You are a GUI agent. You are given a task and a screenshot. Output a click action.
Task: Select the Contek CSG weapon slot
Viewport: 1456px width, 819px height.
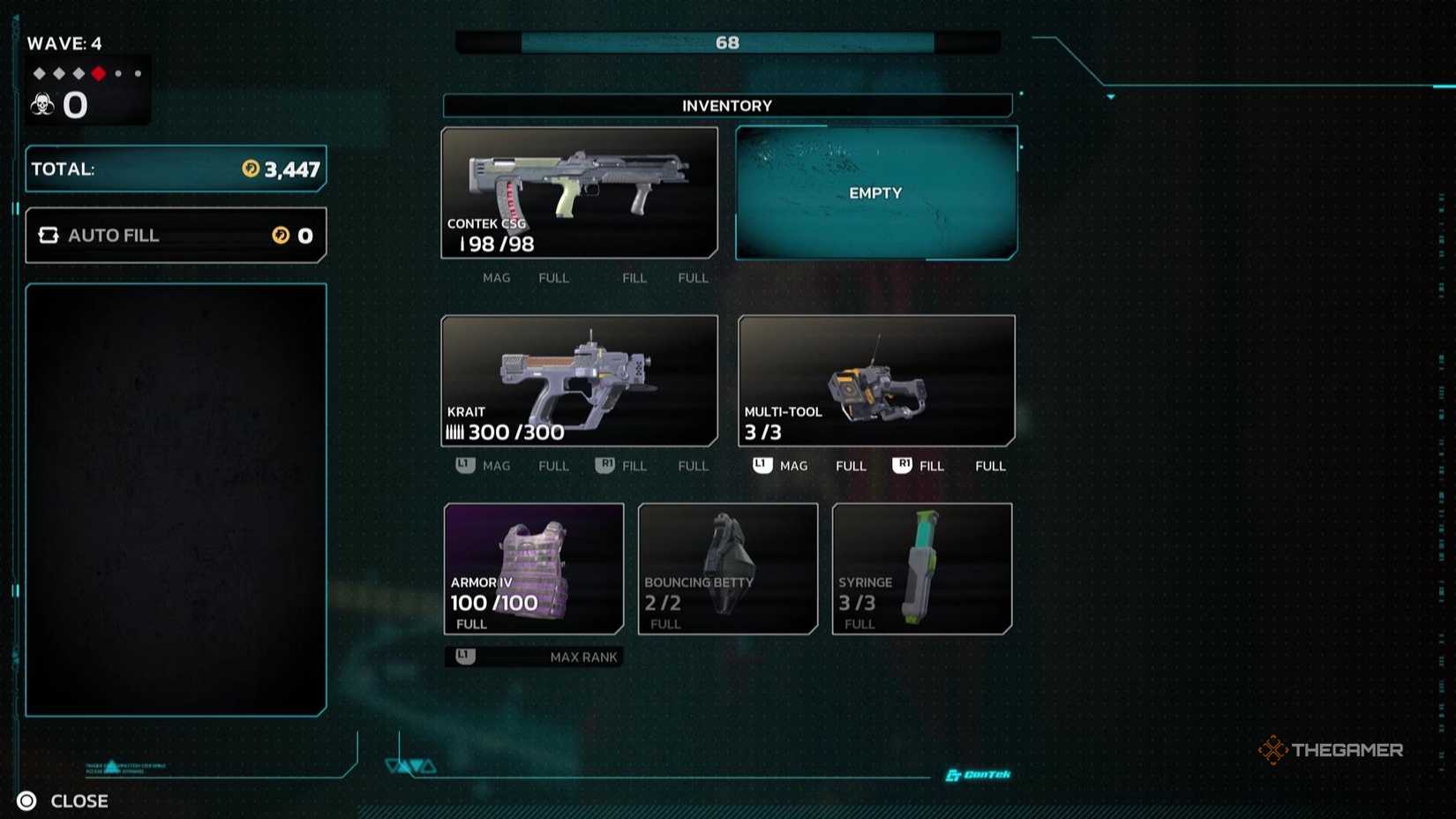click(x=579, y=192)
